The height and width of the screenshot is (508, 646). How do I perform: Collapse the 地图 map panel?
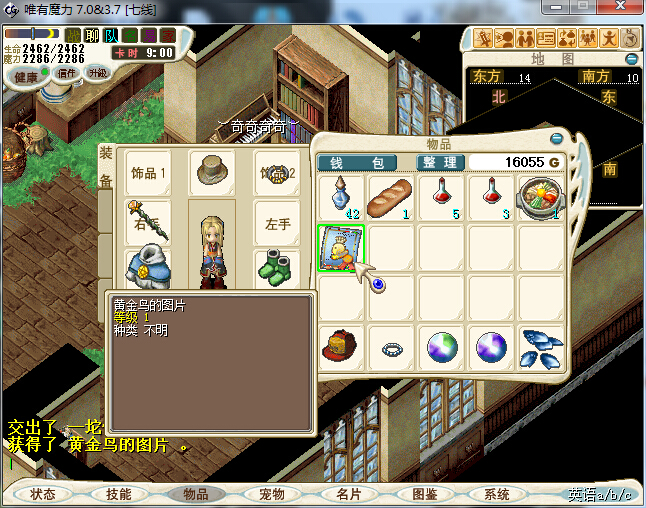tap(632, 59)
